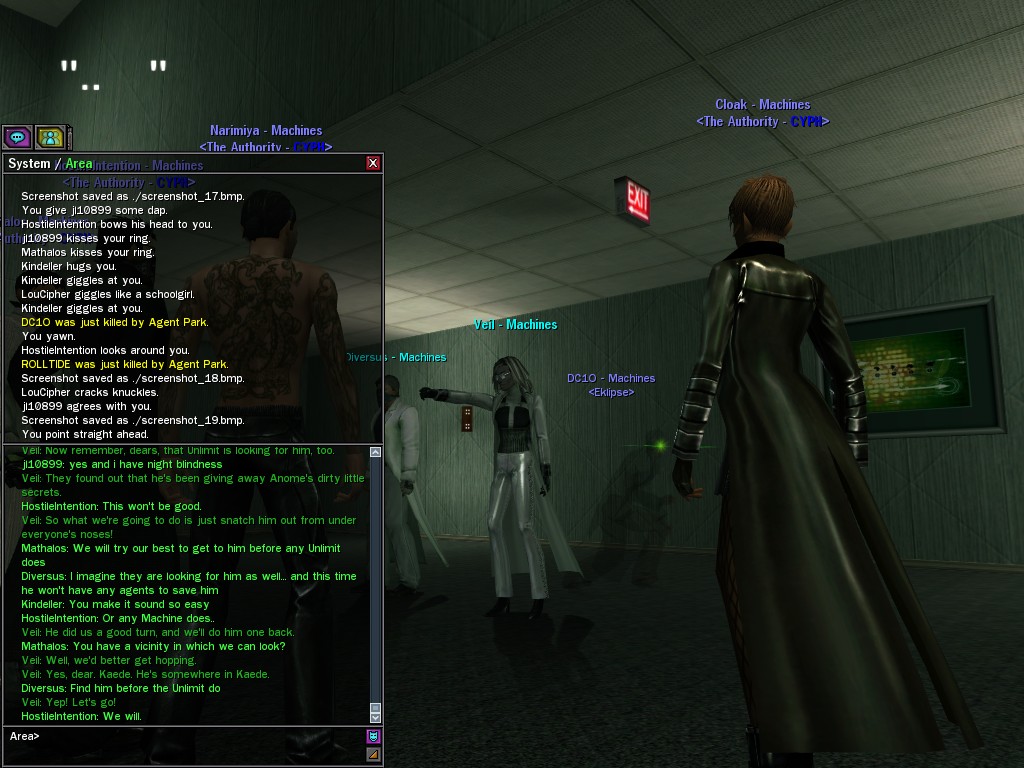Switch to the System chat tab

(x=29, y=164)
